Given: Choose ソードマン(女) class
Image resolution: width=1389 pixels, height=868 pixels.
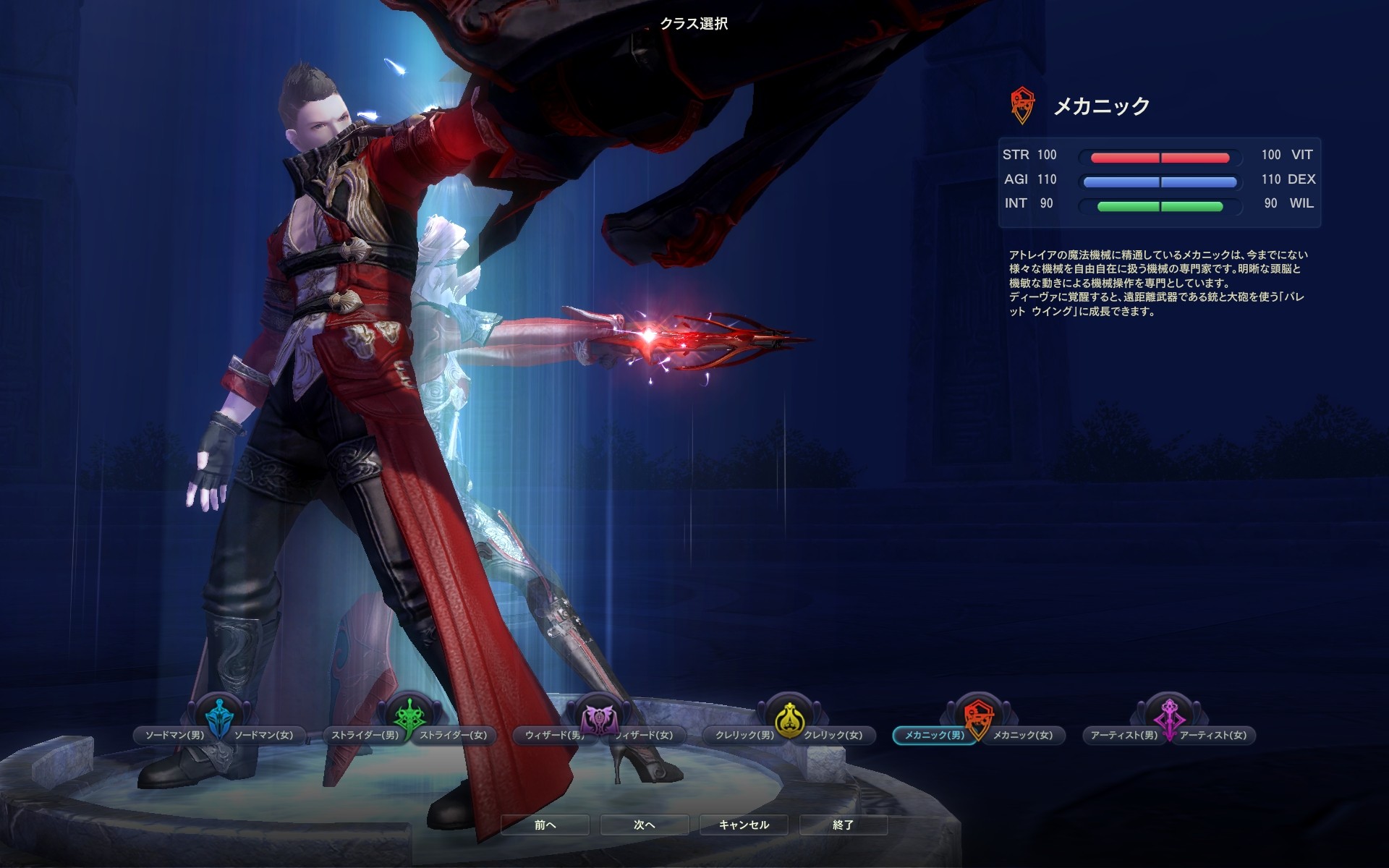Looking at the screenshot, I should [264, 735].
